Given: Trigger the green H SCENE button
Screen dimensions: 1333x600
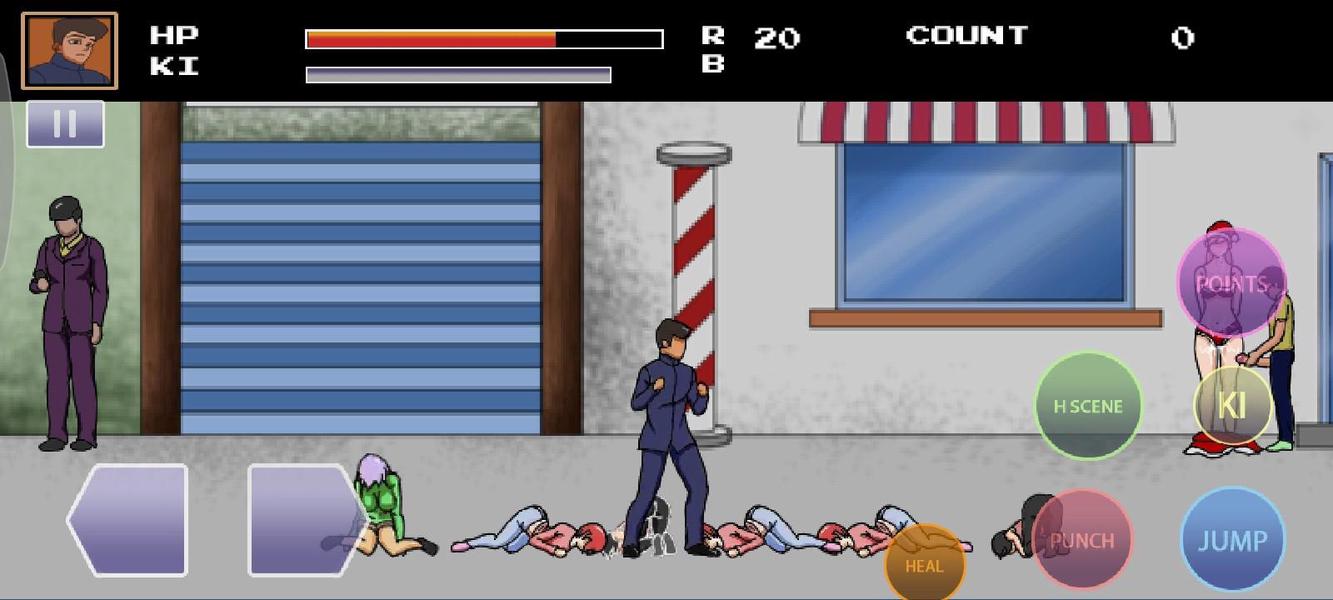Looking at the screenshot, I should click(1088, 406).
